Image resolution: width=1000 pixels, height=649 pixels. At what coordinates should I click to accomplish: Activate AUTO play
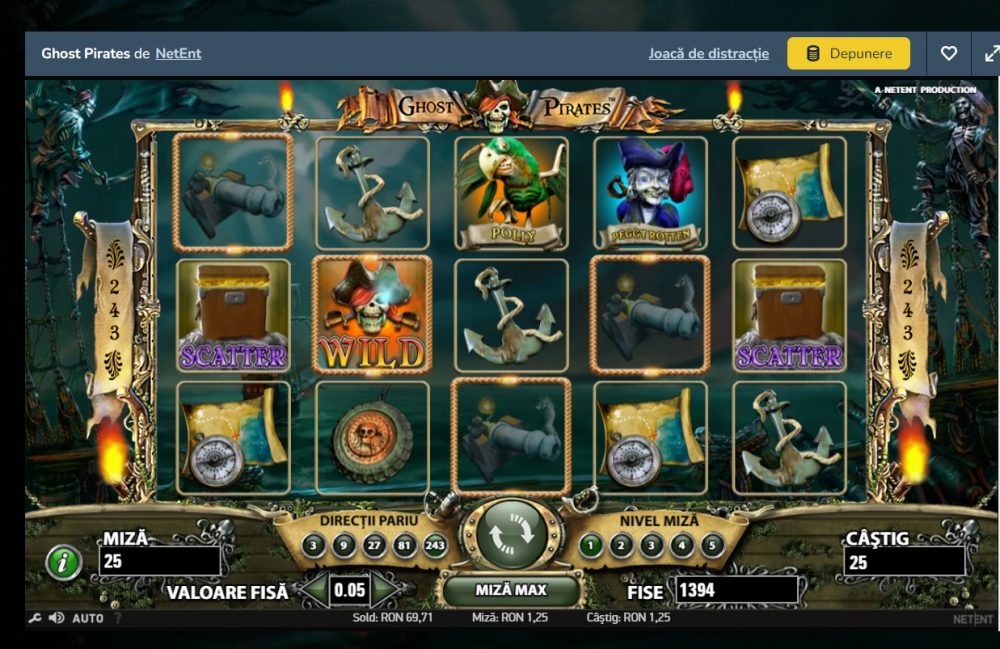click(88, 619)
